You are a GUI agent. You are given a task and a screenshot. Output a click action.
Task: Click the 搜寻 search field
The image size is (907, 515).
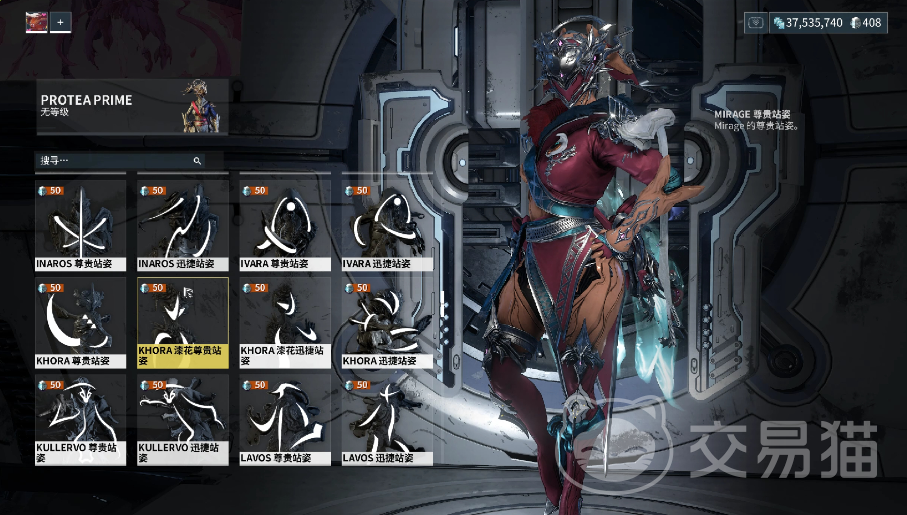click(115, 160)
